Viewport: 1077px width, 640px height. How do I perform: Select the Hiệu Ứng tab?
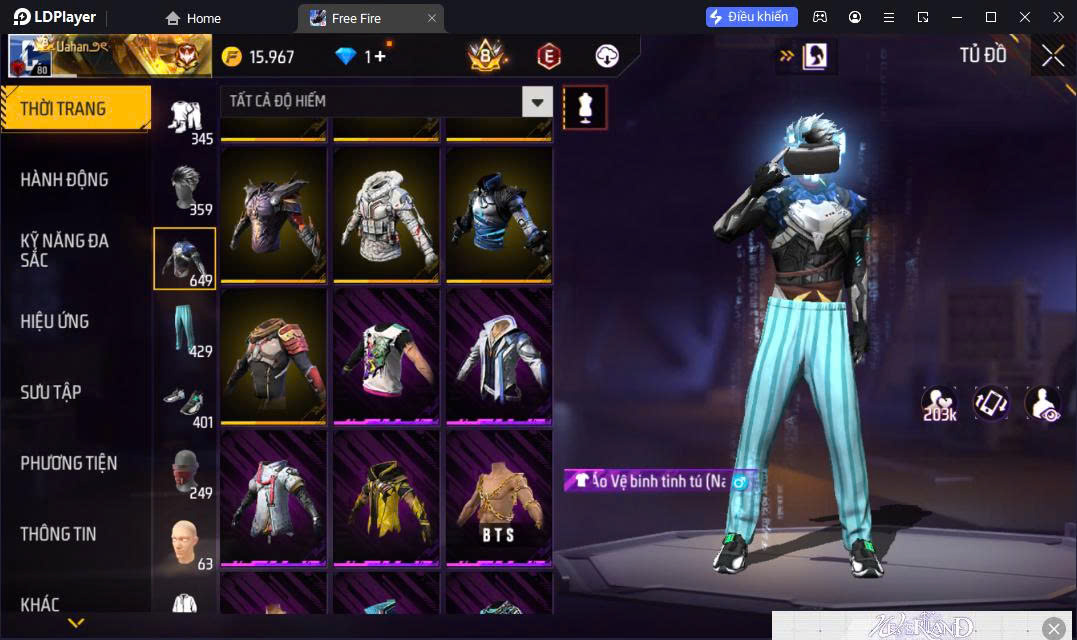55,321
